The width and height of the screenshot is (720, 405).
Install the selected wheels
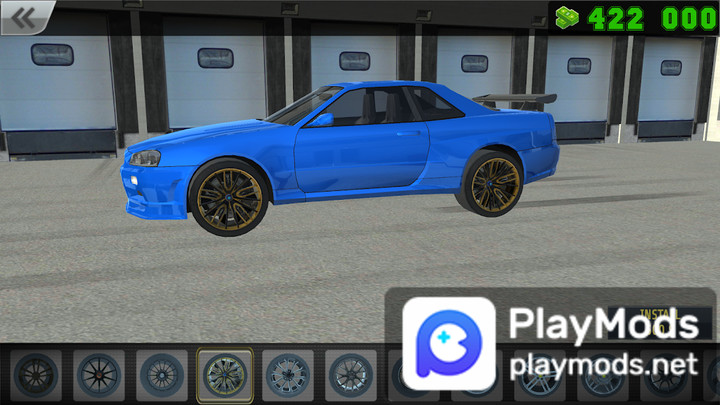point(660,316)
